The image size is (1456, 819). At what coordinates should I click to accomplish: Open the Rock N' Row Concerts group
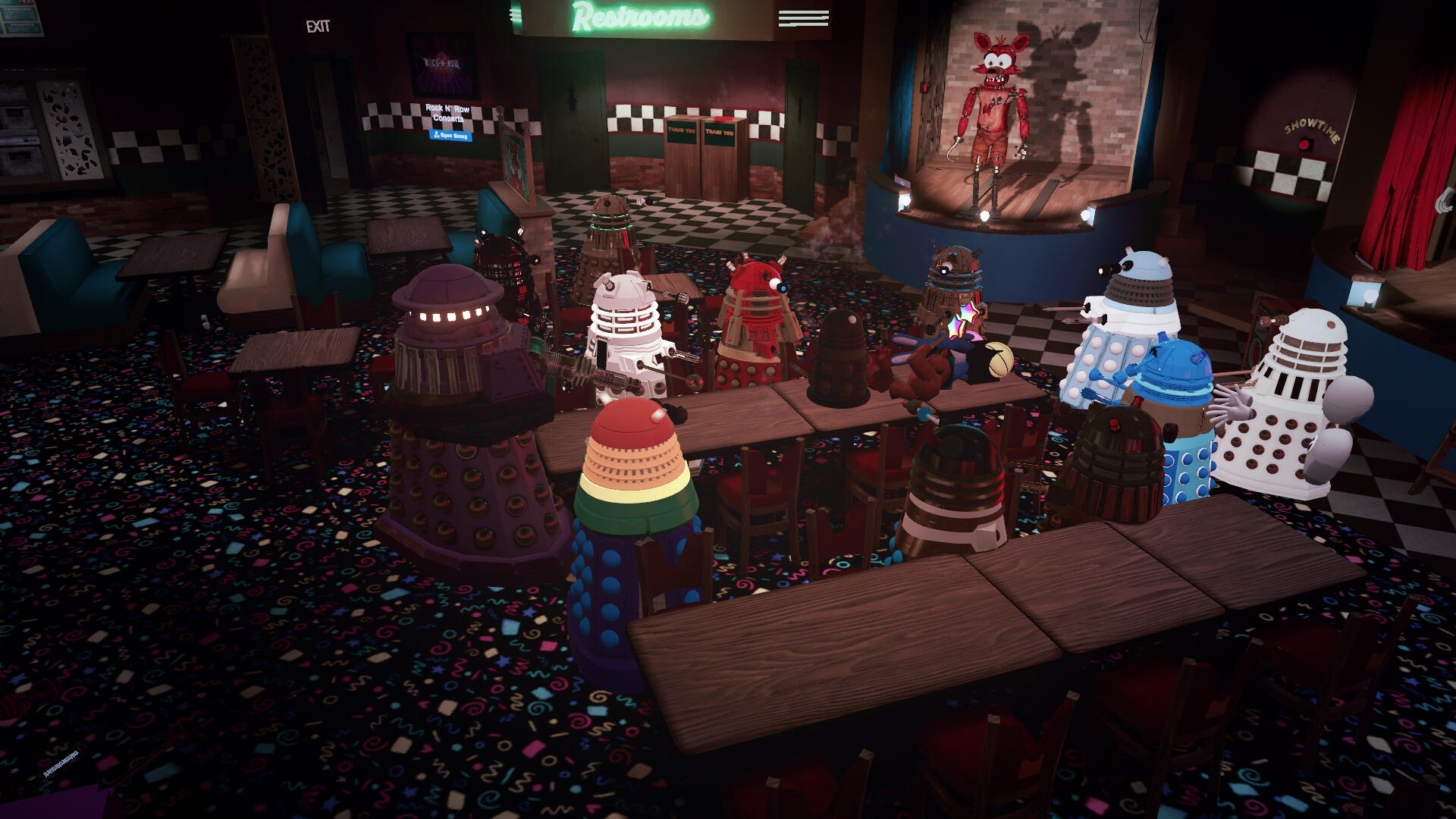pyautogui.click(x=451, y=136)
